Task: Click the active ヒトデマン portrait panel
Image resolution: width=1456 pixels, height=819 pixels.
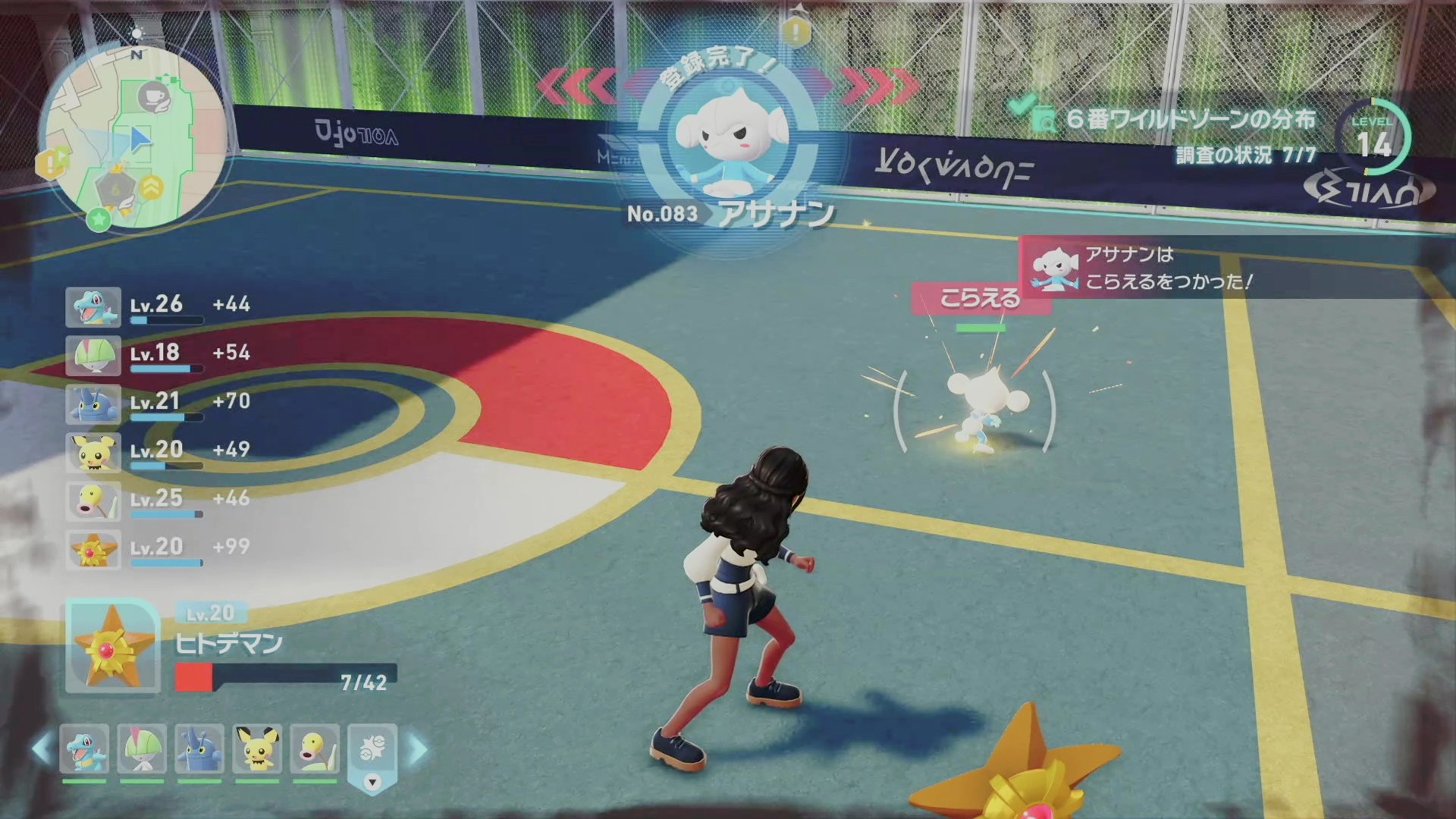Action: click(113, 646)
